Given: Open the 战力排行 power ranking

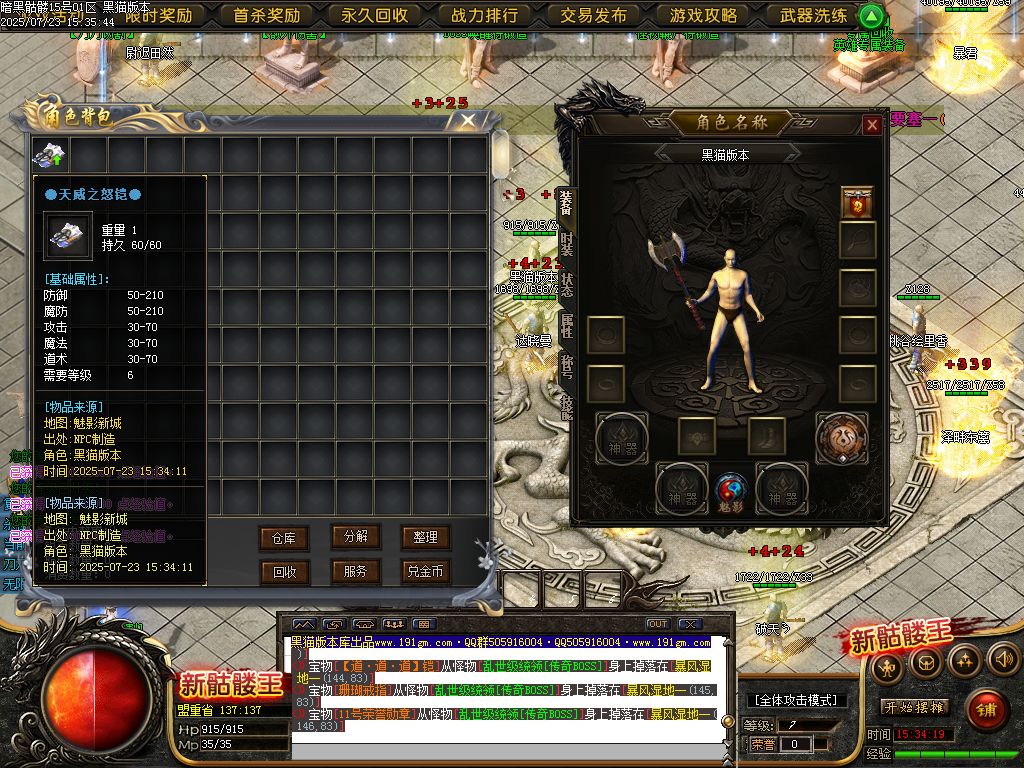Looking at the screenshot, I should (485, 15).
